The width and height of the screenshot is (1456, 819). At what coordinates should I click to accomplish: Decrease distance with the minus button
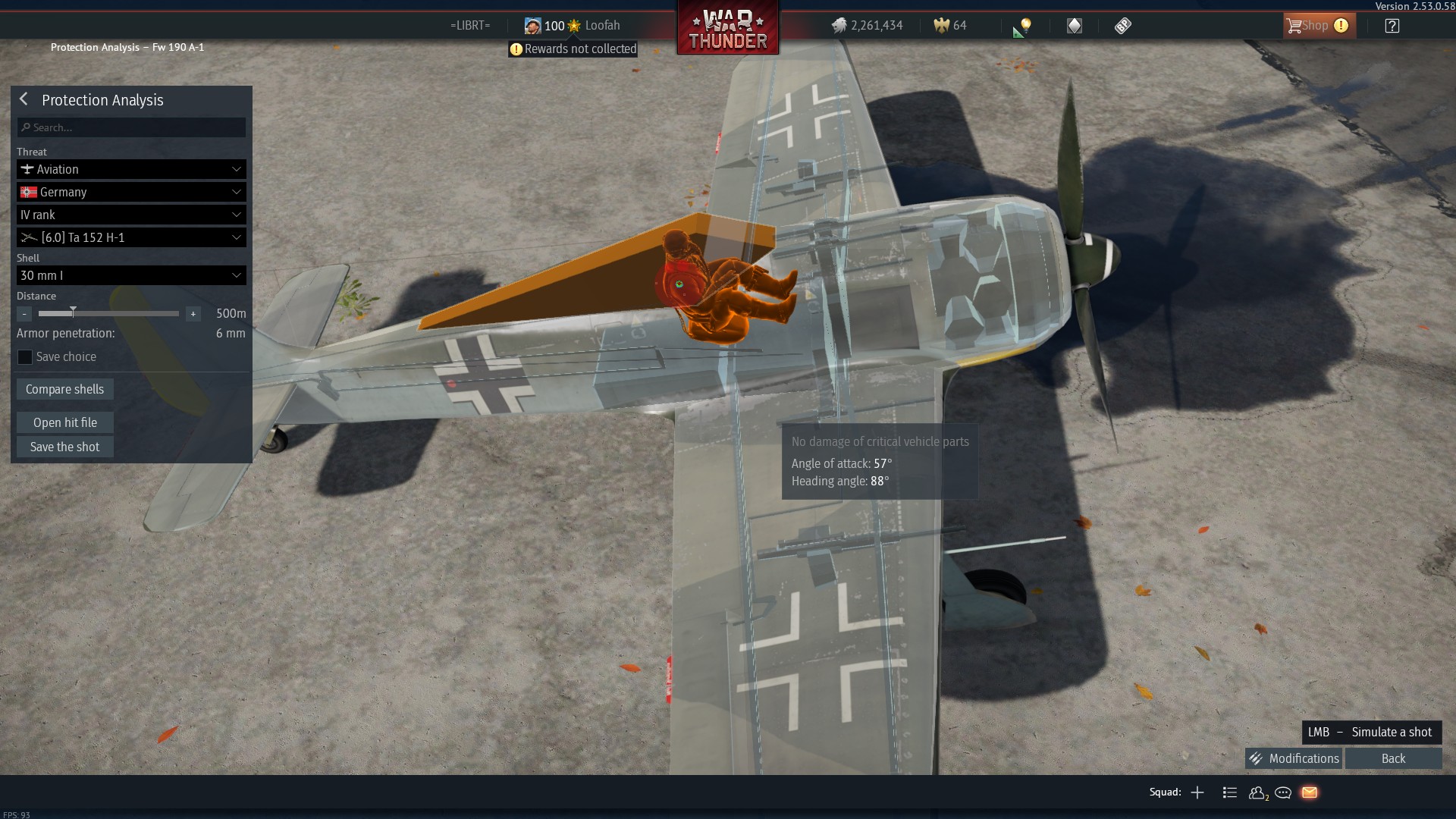pyautogui.click(x=24, y=314)
